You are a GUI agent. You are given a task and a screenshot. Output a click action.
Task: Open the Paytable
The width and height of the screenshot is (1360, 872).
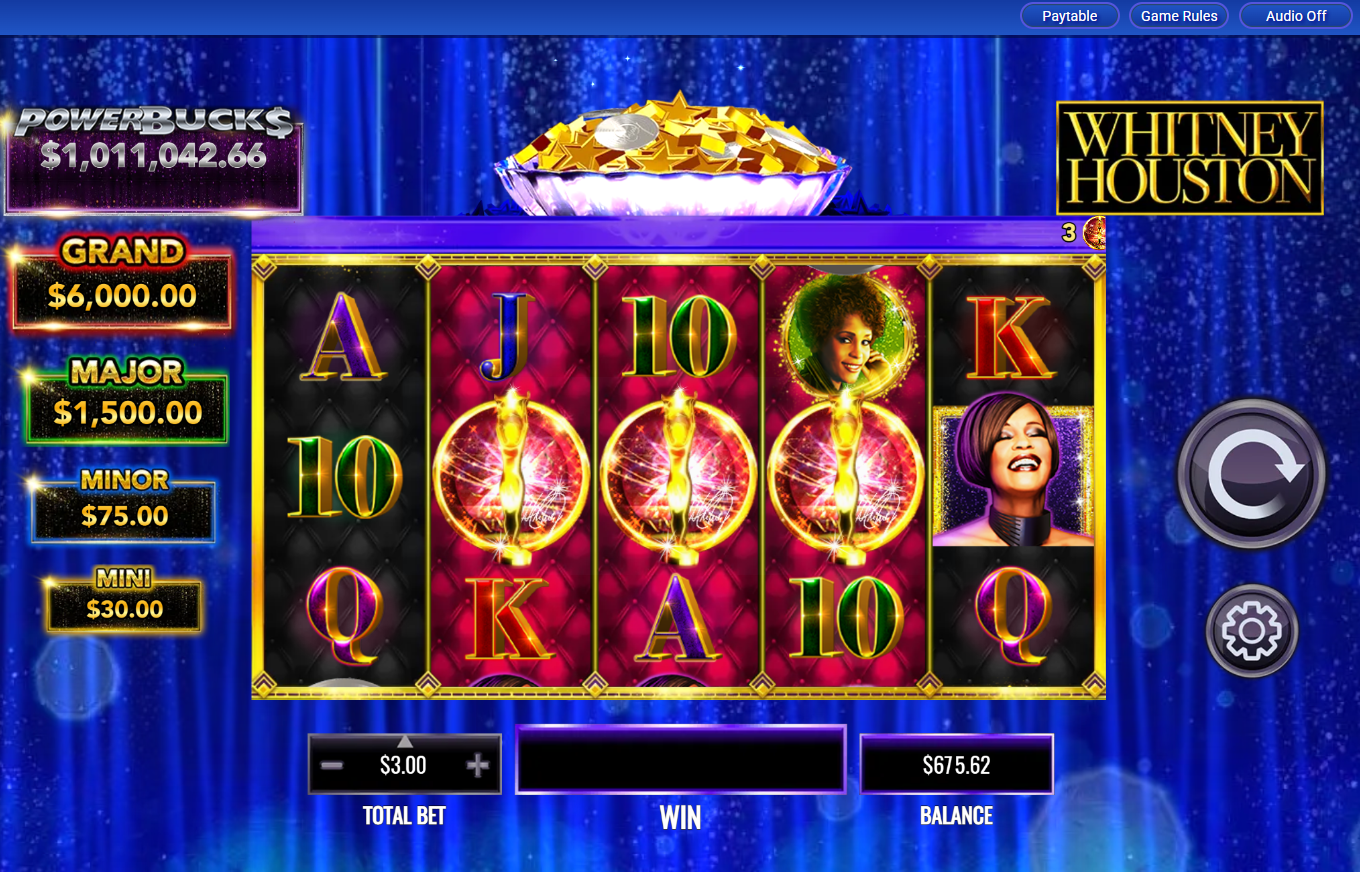tap(1069, 16)
